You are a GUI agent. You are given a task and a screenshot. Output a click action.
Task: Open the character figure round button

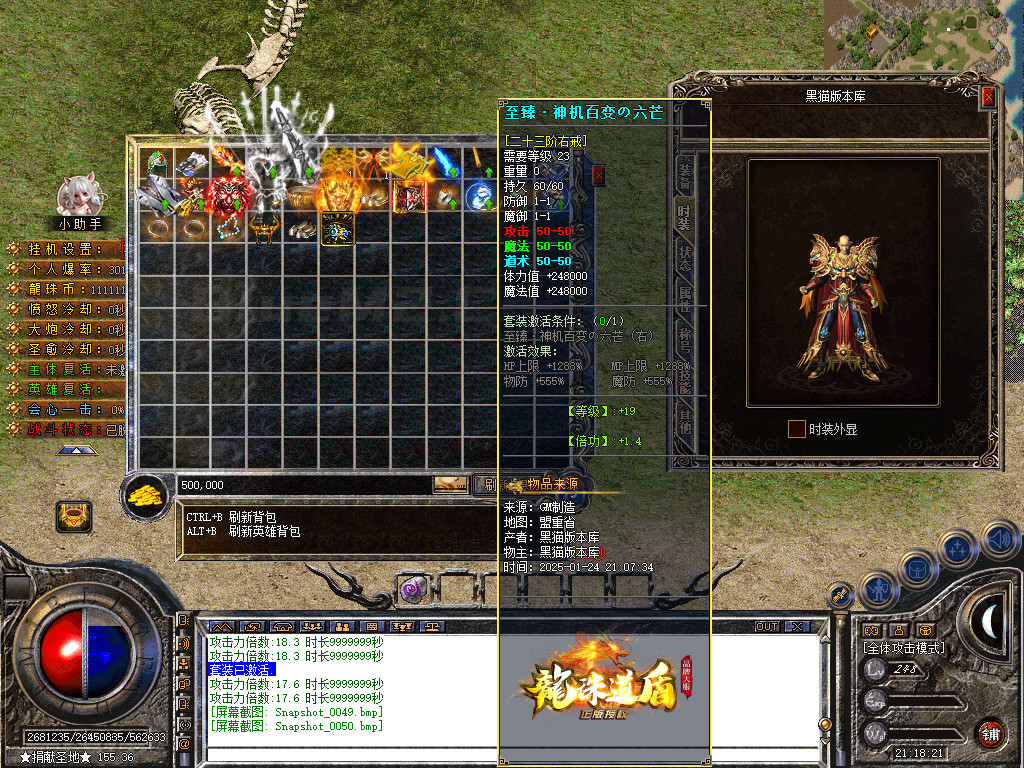point(878,590)
